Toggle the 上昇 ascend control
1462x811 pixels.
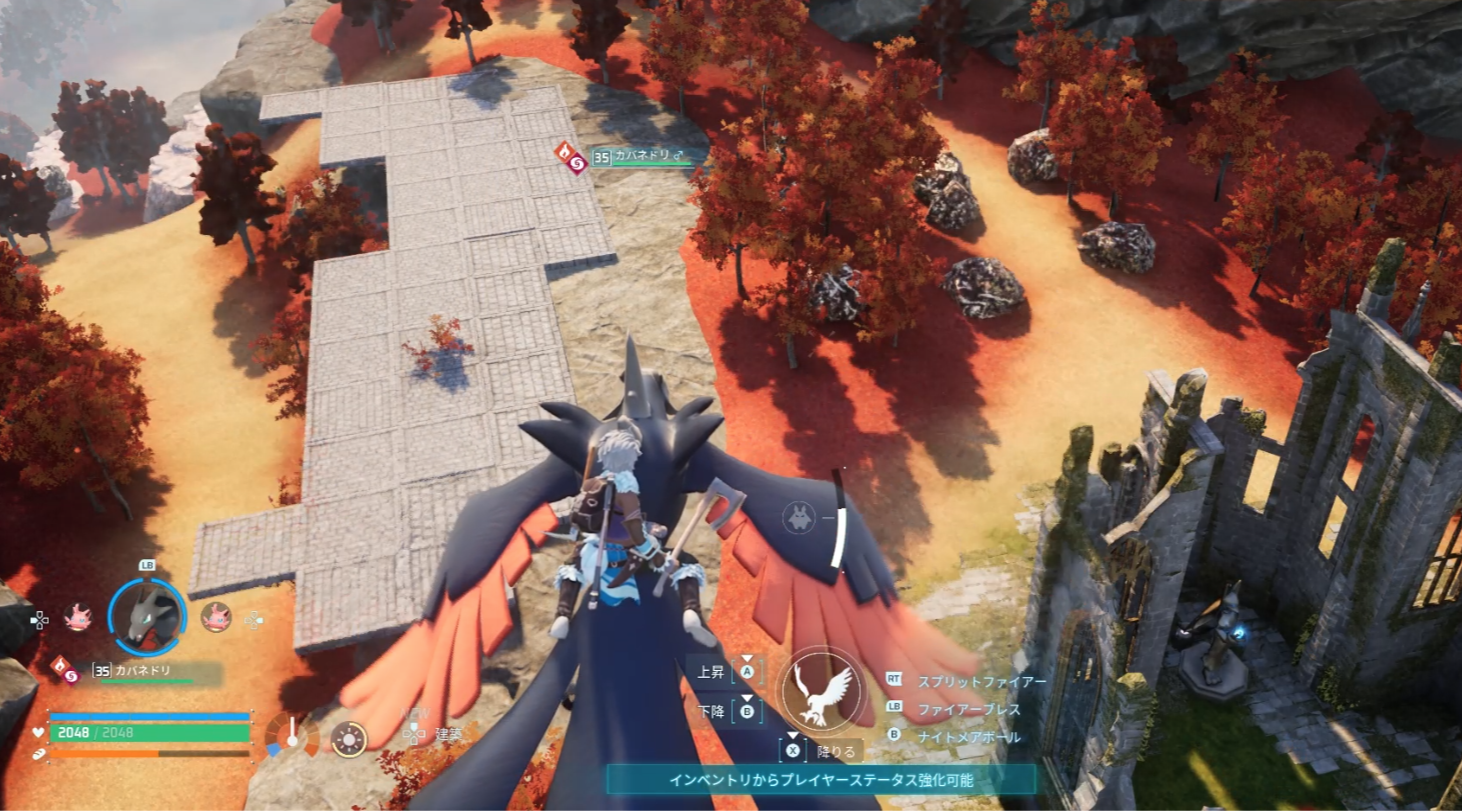click(x=748, y=672)
